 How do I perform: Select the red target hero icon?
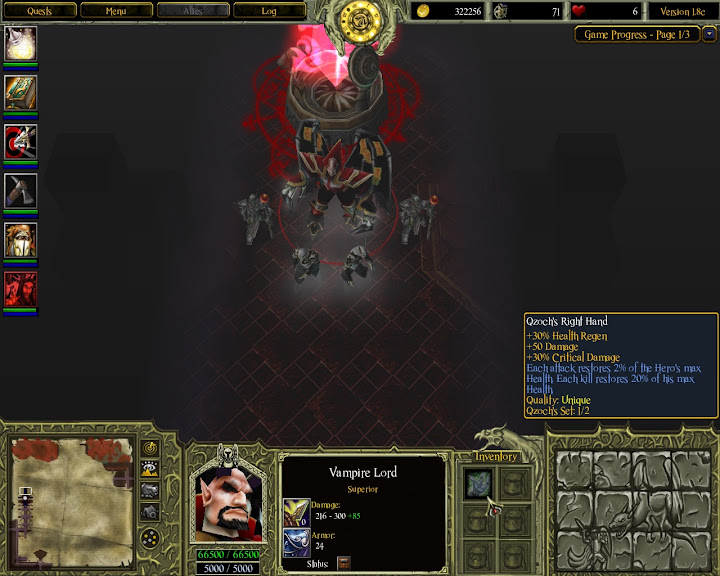click(x=21, y=141)
